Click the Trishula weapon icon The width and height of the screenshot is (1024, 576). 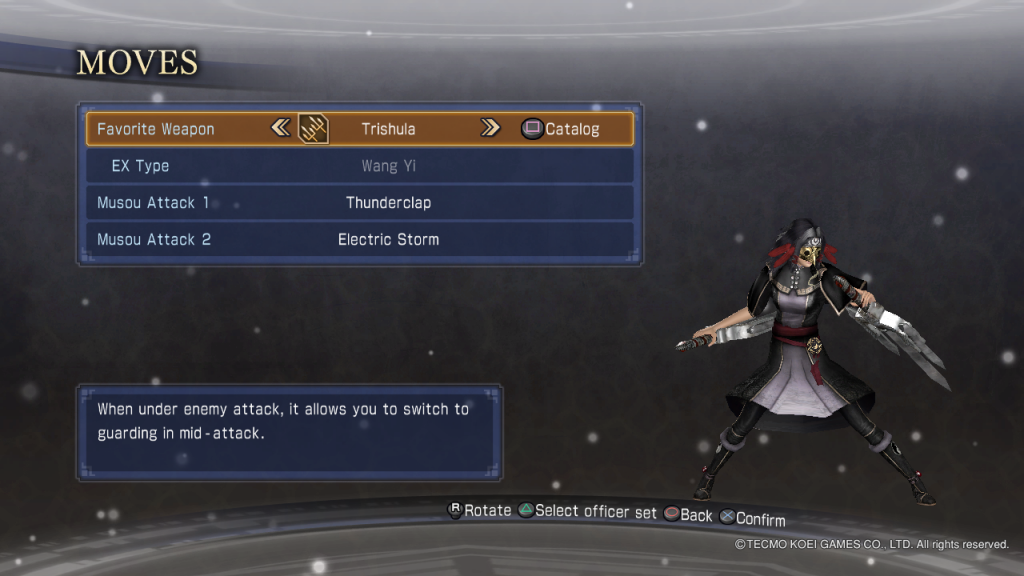(x=314, y=129)
